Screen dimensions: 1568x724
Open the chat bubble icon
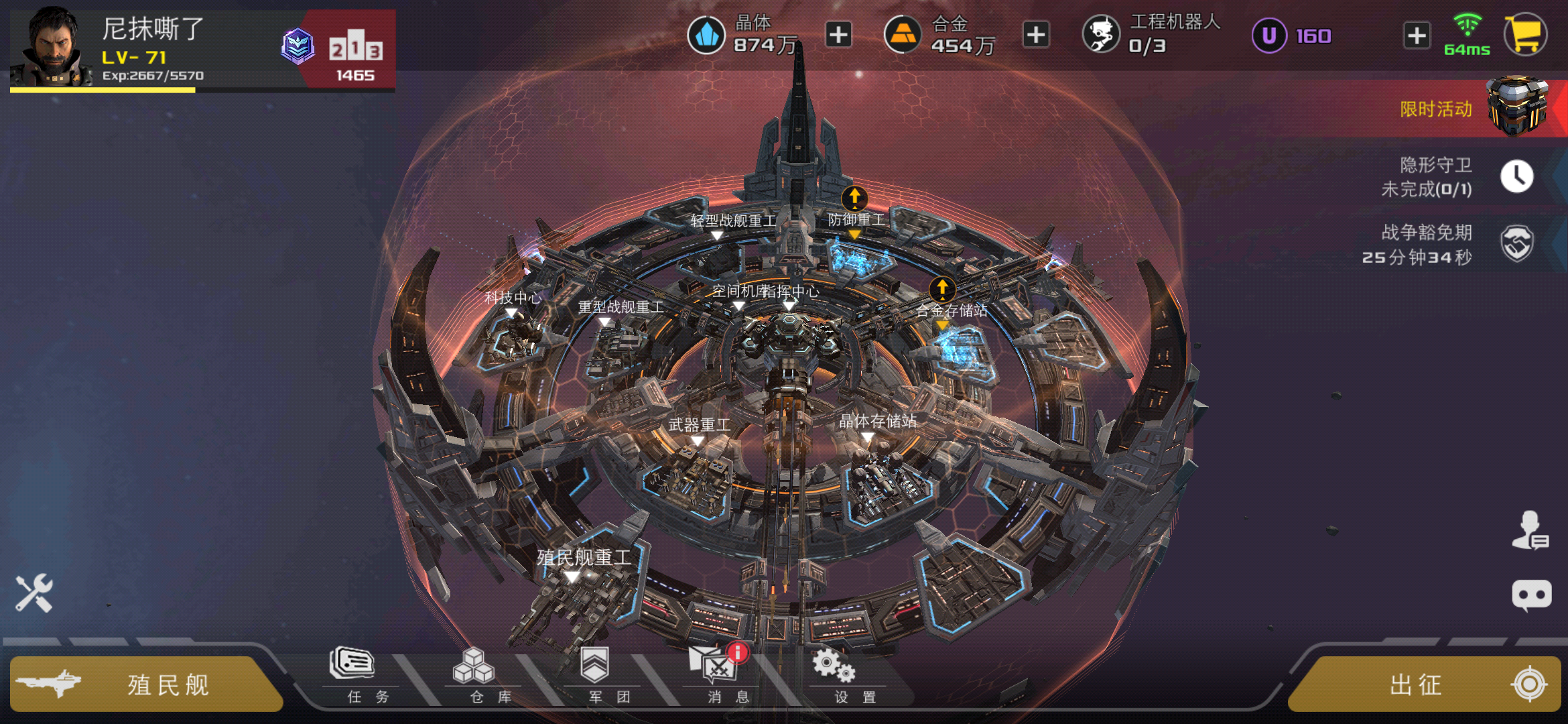pos(1531,595)
